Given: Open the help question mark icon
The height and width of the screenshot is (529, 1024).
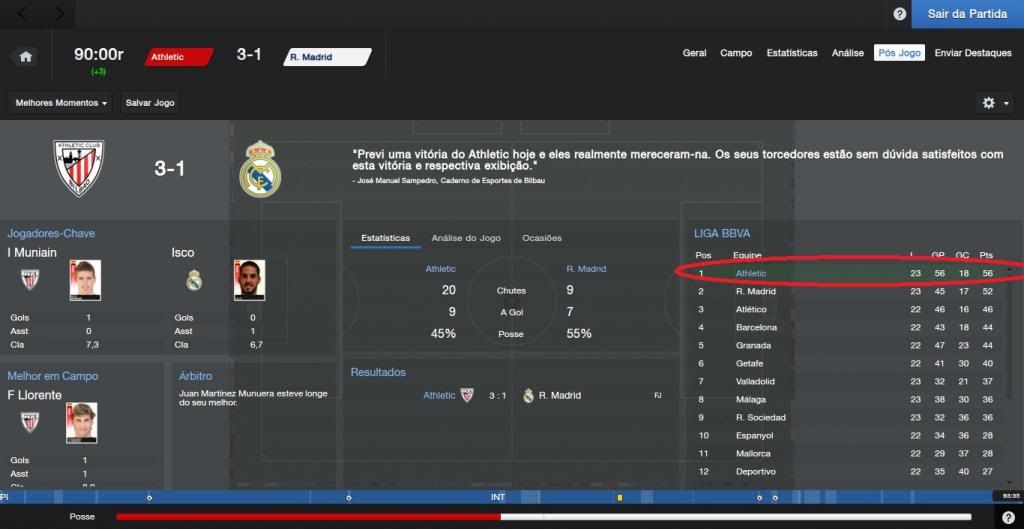Looking at the screenshot, I should (x=899, y=15).
